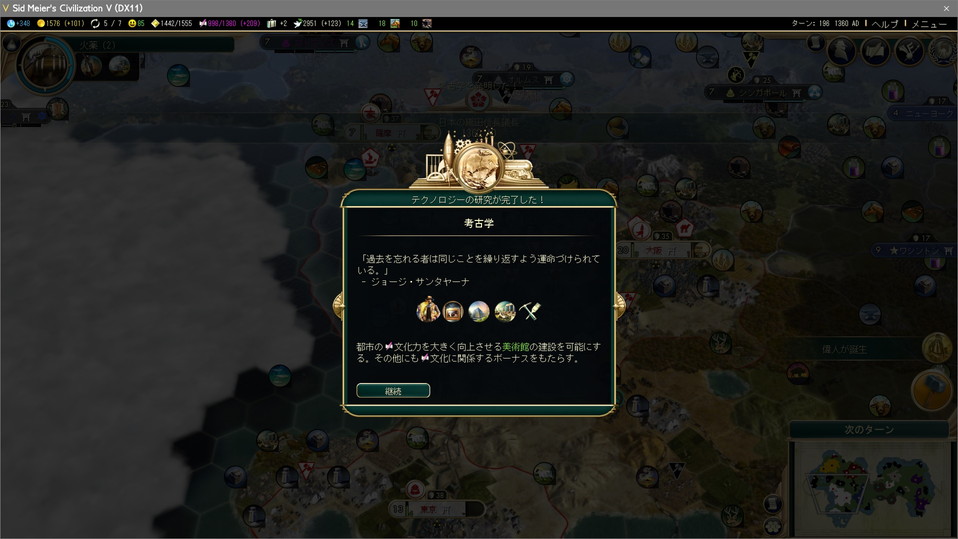Select the archaeologist unit icon in popup
This screenshot has width=958, height=539.
[x=428, y=311]
